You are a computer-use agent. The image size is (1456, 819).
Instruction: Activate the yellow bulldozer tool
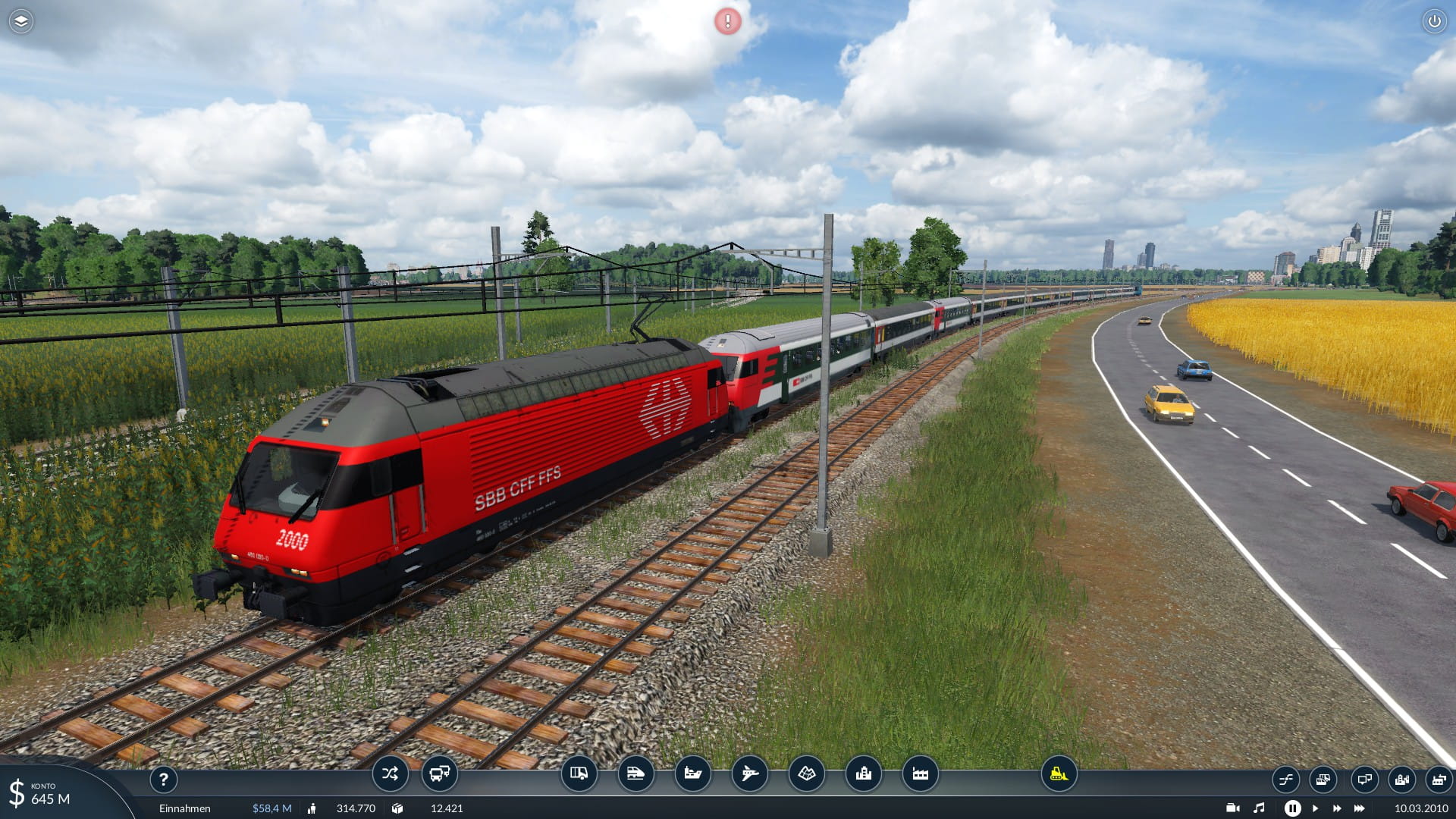pyautogui.click(x=1059, y=773)
